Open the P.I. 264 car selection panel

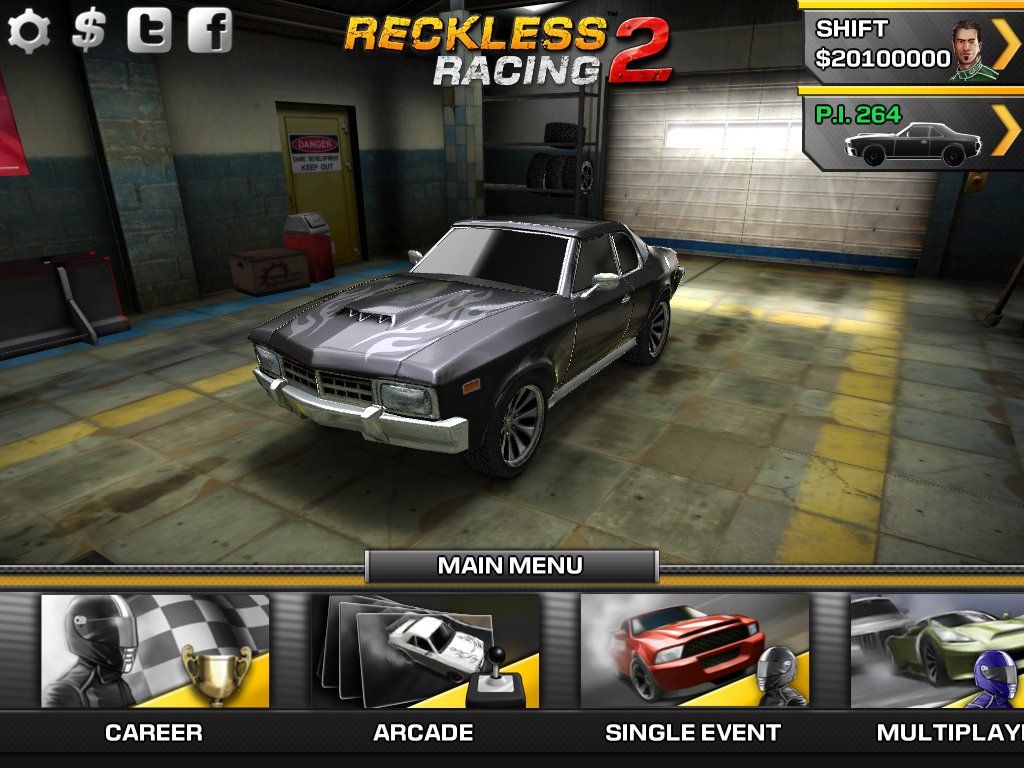coord(914,134)
